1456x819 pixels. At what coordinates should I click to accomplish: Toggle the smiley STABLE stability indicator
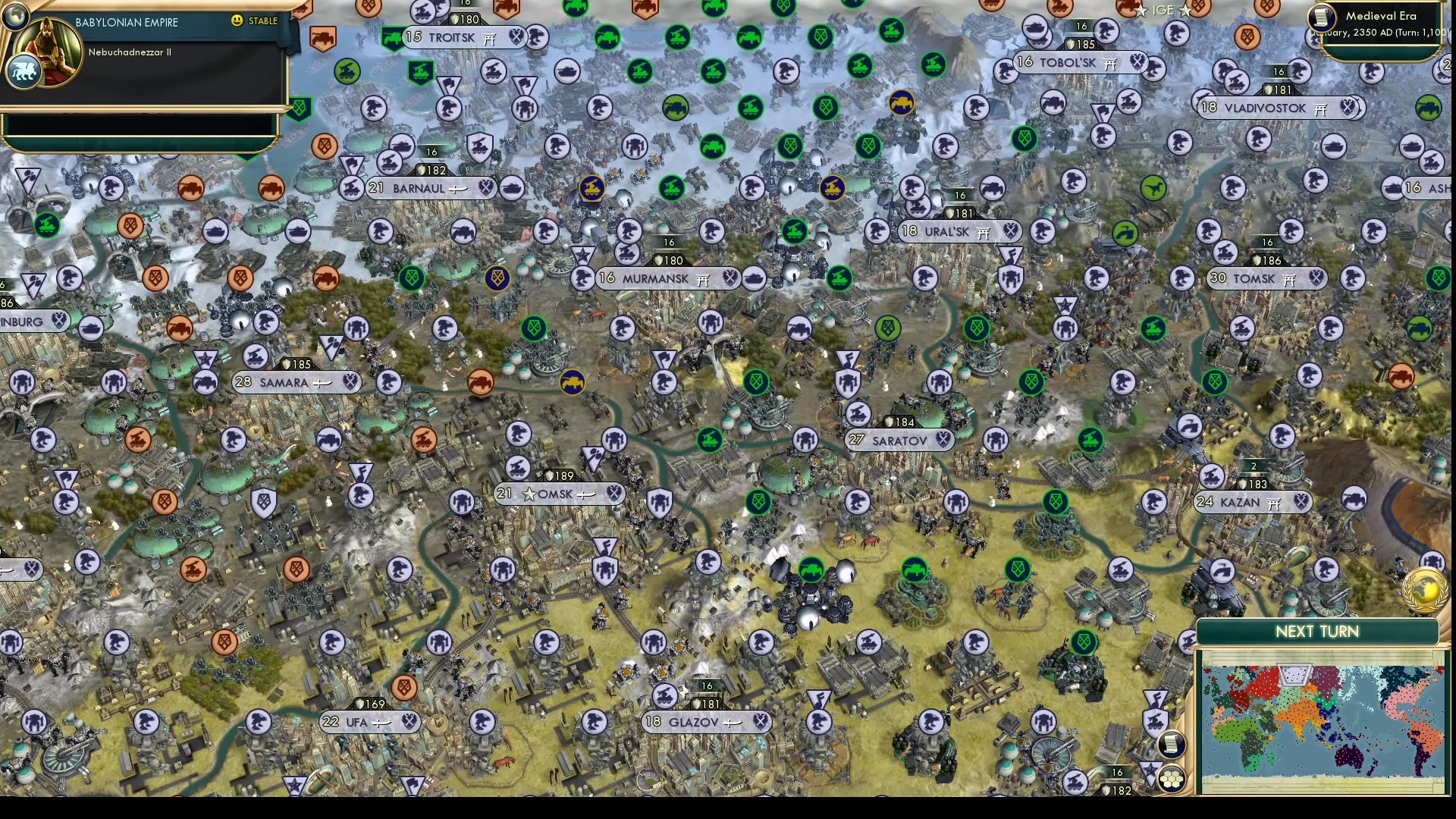pos(237,21)
